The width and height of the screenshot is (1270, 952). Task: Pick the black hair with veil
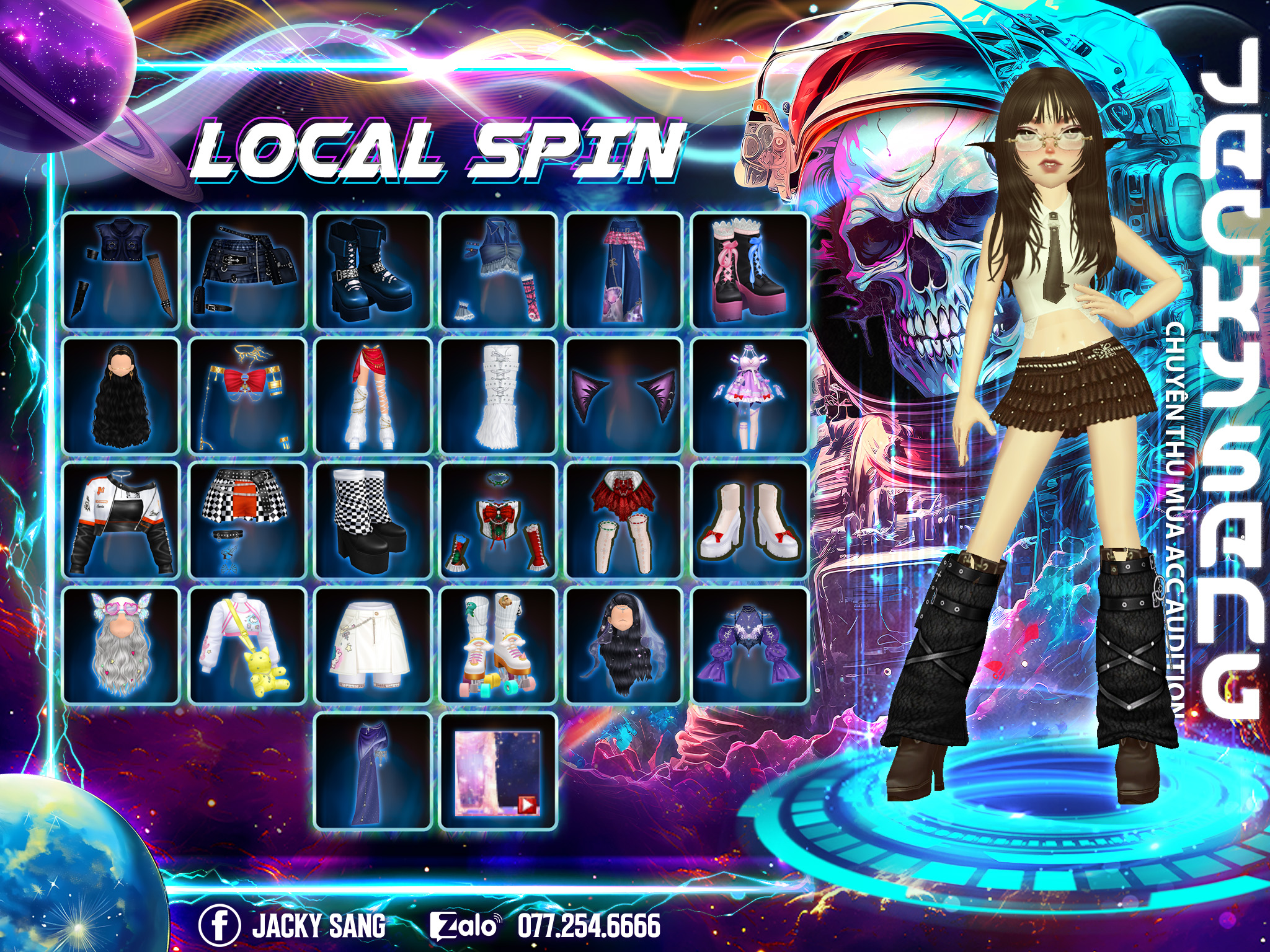tap(624, 646)
